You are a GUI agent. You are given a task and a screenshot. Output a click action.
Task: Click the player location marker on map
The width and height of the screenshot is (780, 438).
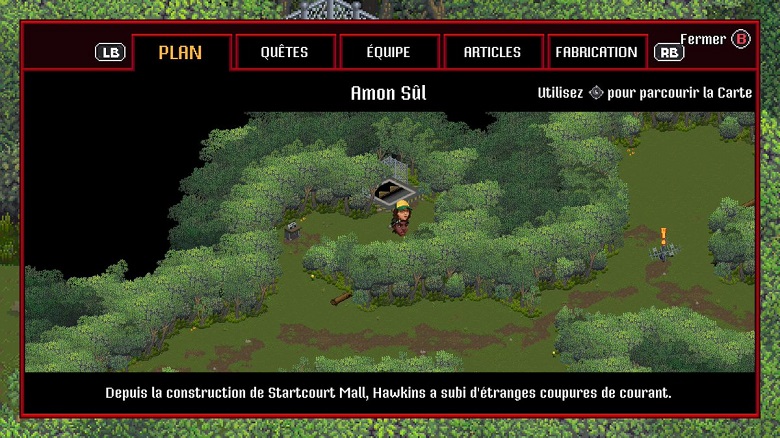click(x=396, y=189)
